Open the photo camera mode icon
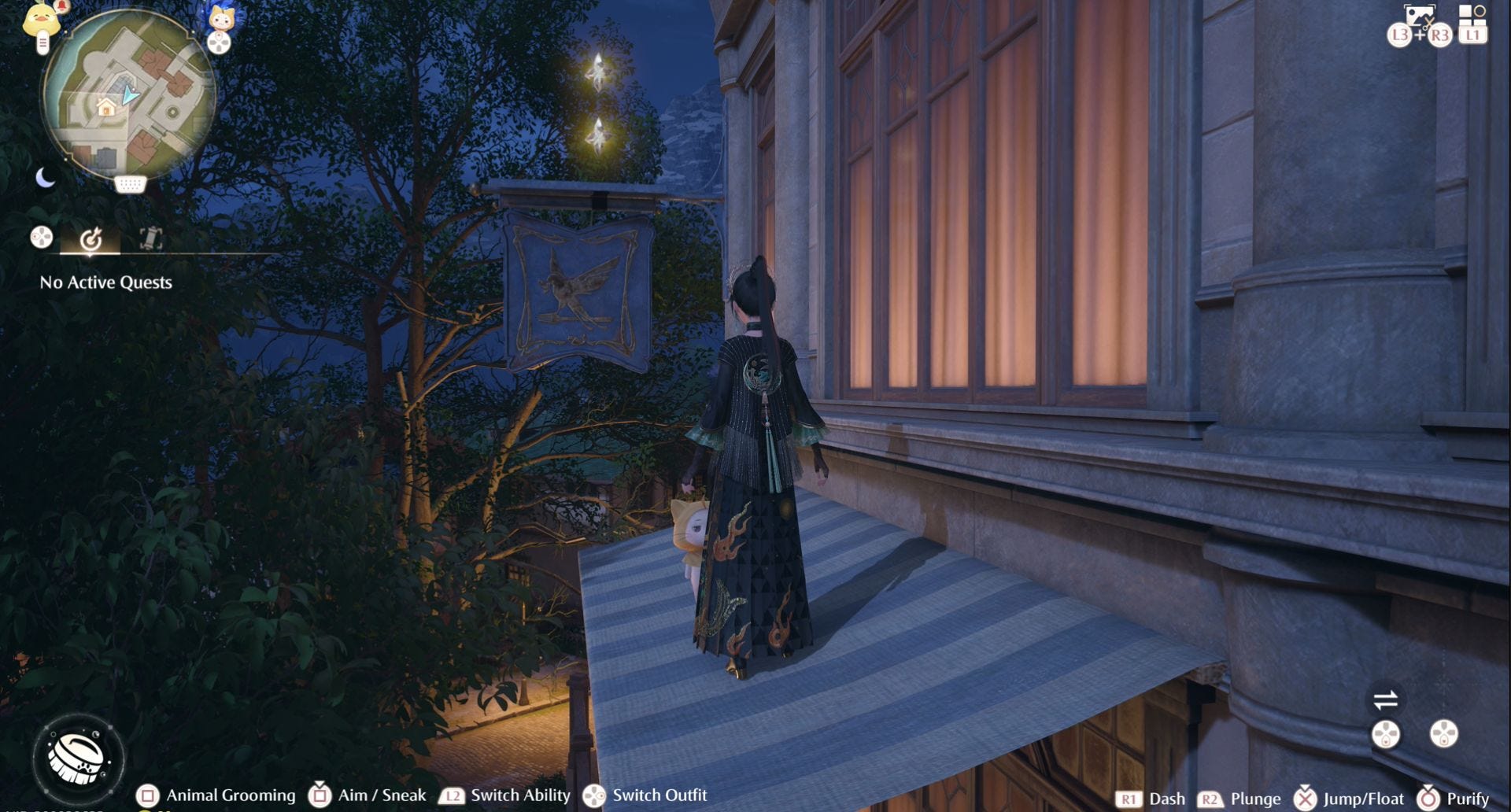1511x812 pixels. click(x=1418, y=16)
